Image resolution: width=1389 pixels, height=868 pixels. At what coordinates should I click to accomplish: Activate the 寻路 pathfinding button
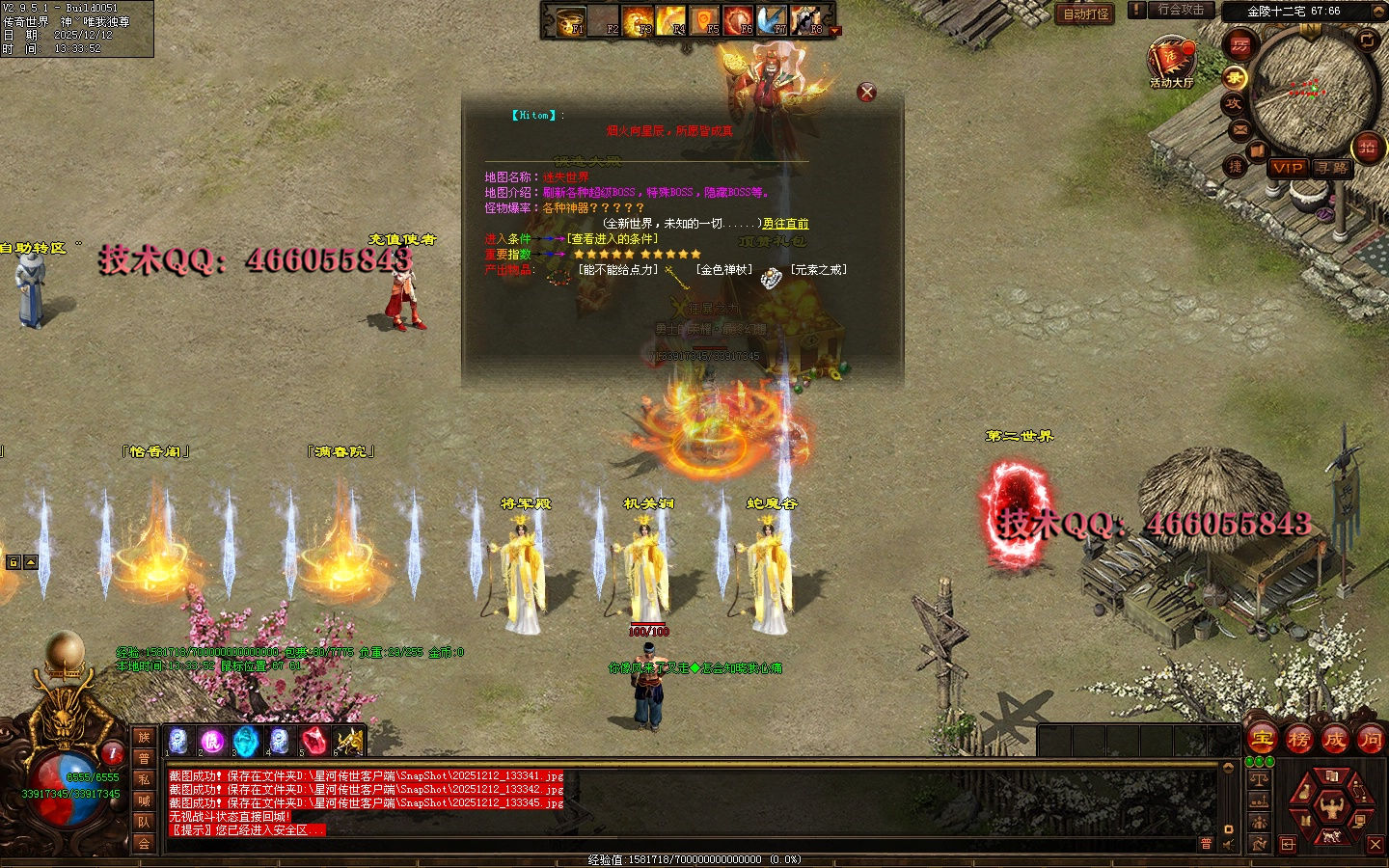tap(1332, 168)
